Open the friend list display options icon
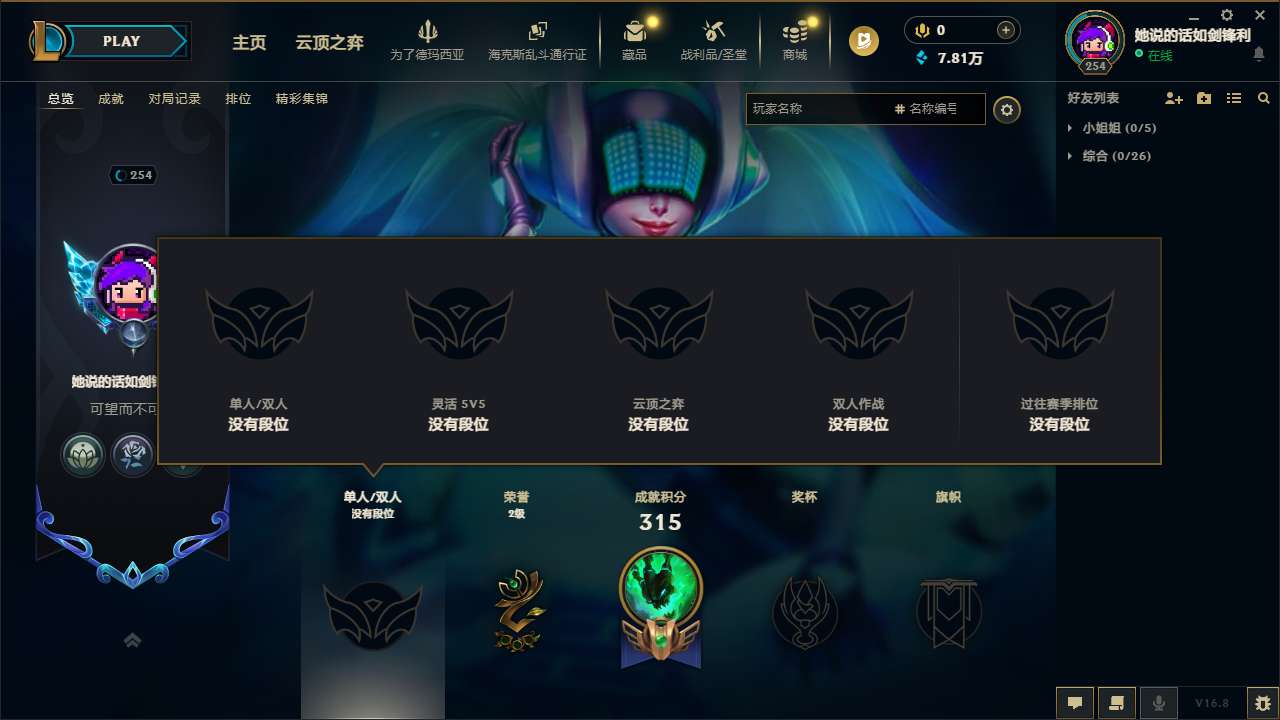 (x=1233, y=98)
